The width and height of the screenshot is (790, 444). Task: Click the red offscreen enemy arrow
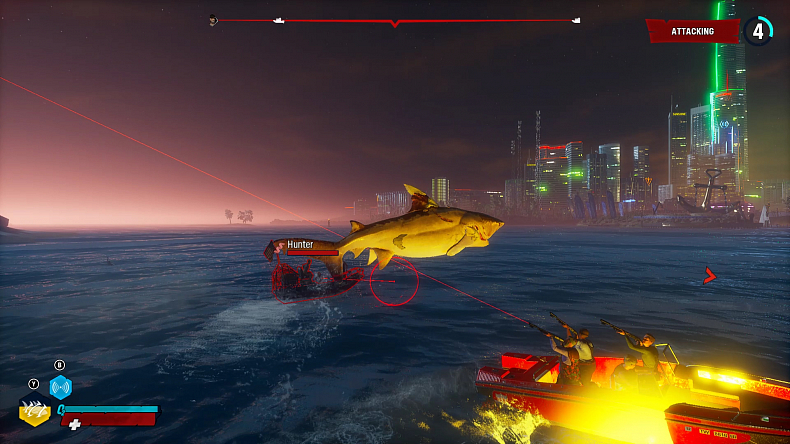pos(710,275)
